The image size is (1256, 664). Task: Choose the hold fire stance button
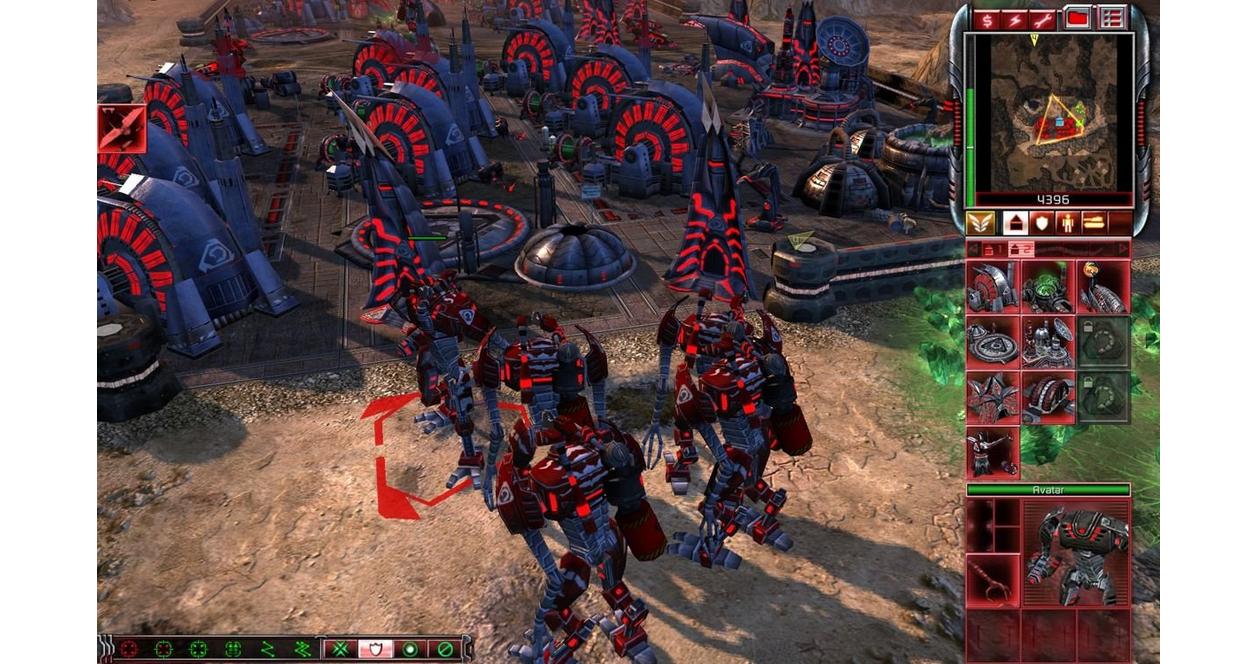444,649
